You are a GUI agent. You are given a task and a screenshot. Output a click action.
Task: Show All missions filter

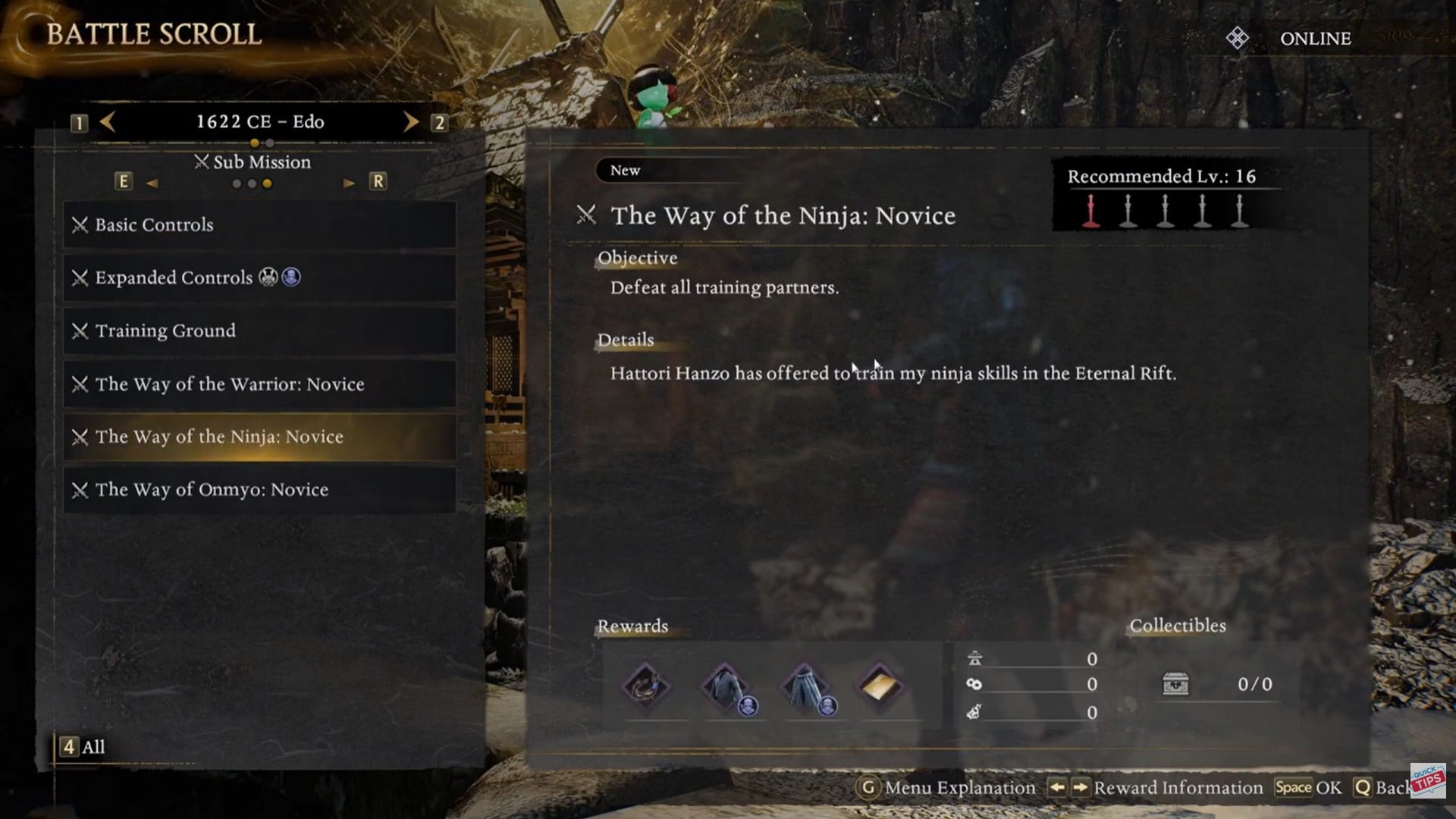click(83, 747)
